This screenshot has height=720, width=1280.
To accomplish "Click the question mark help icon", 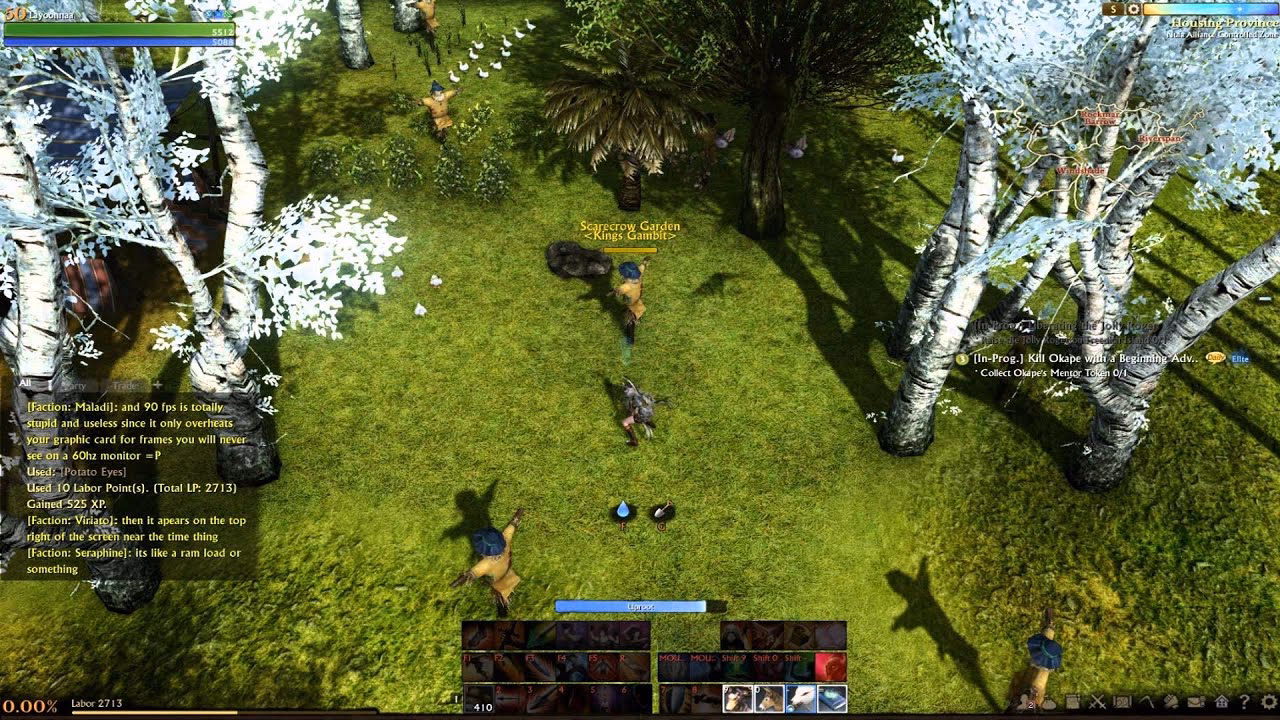I will point(1244,703).
